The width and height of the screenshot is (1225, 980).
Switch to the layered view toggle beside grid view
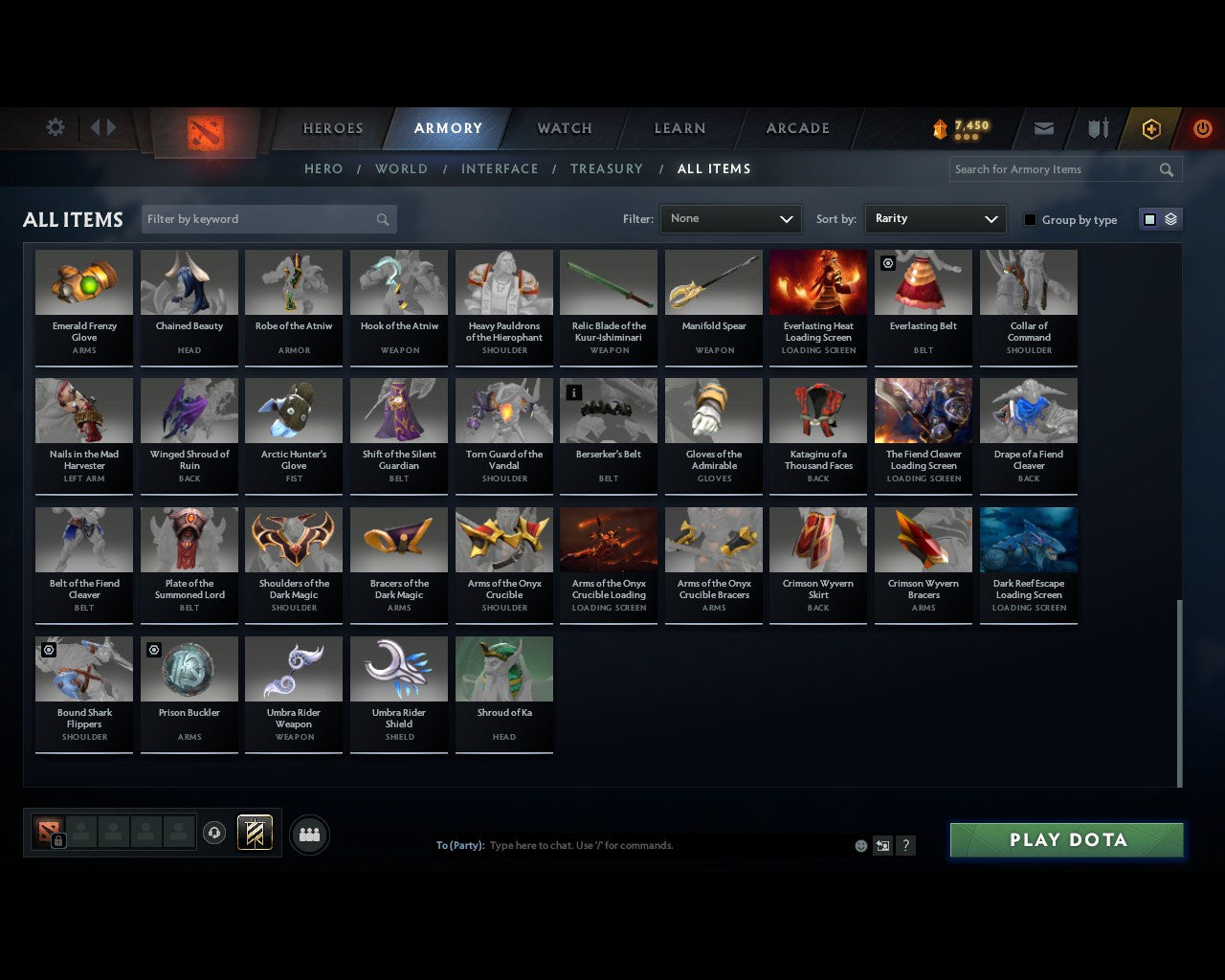1169,218
